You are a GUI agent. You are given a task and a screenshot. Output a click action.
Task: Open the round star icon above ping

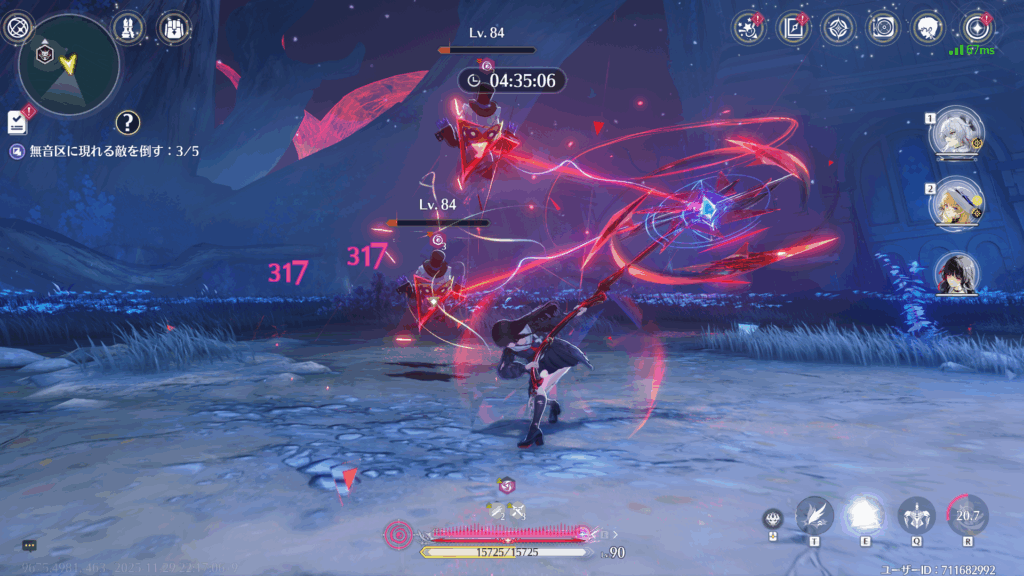coord(975,27)
